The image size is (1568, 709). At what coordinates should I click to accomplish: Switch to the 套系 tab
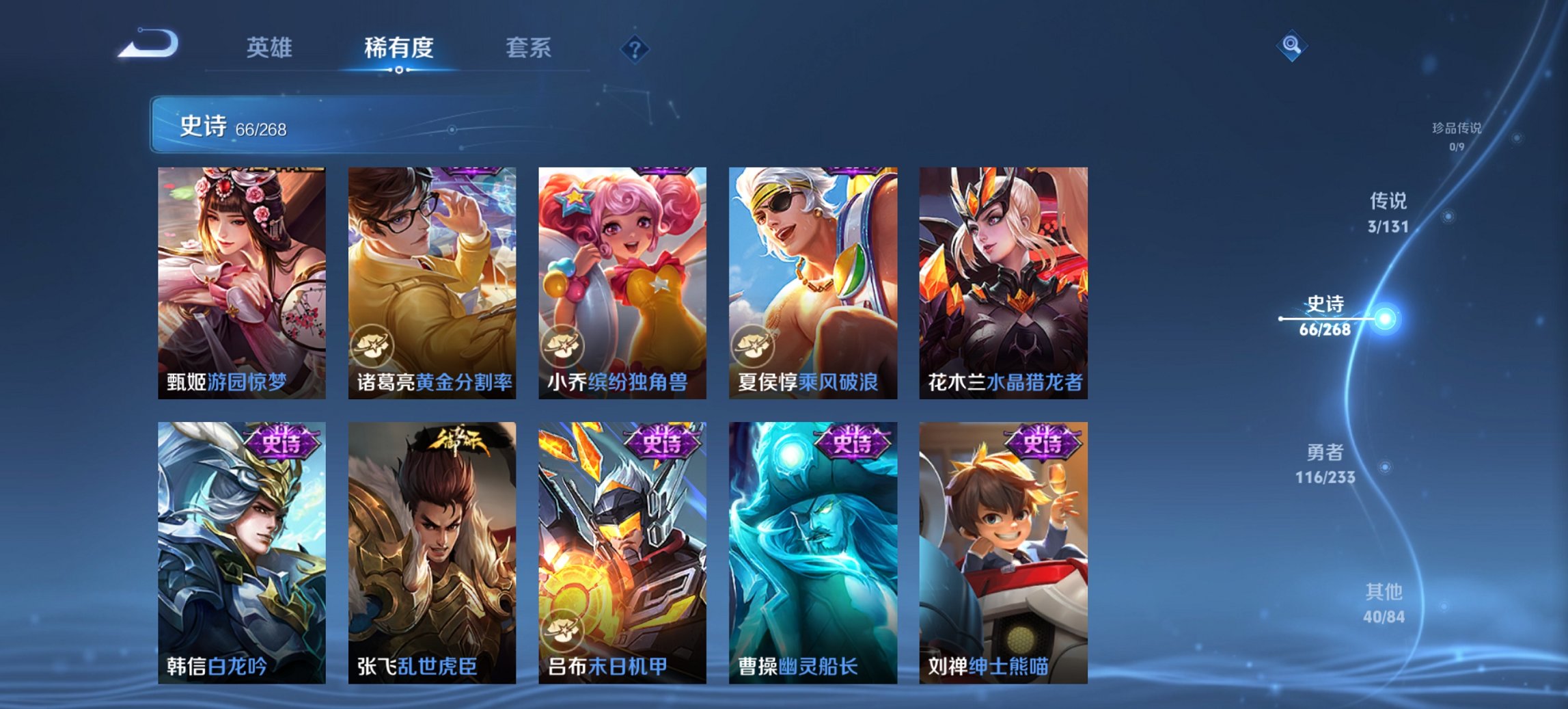[x=528, y=48]
